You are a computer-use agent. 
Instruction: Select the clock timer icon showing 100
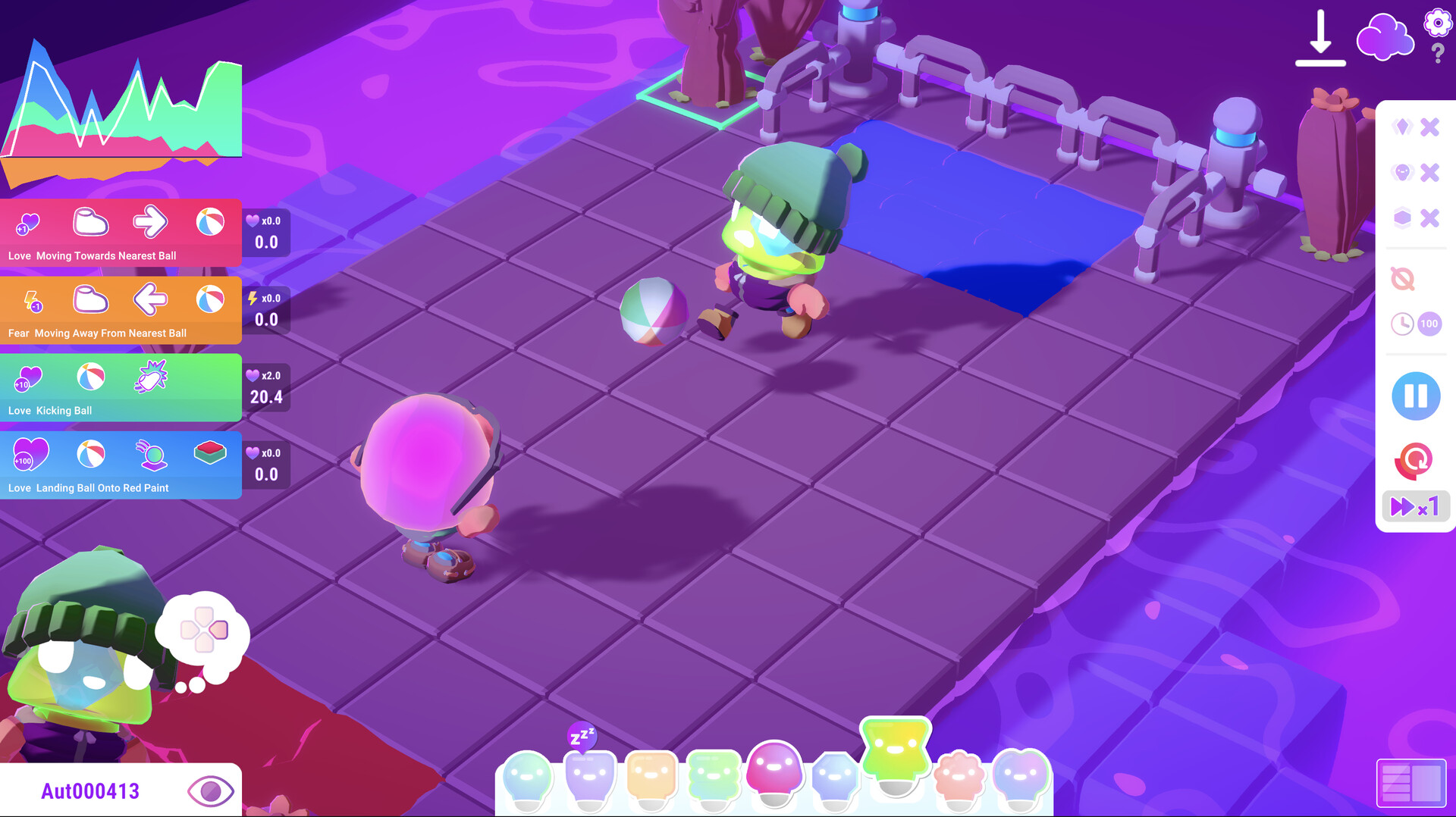click(1404, 323)
